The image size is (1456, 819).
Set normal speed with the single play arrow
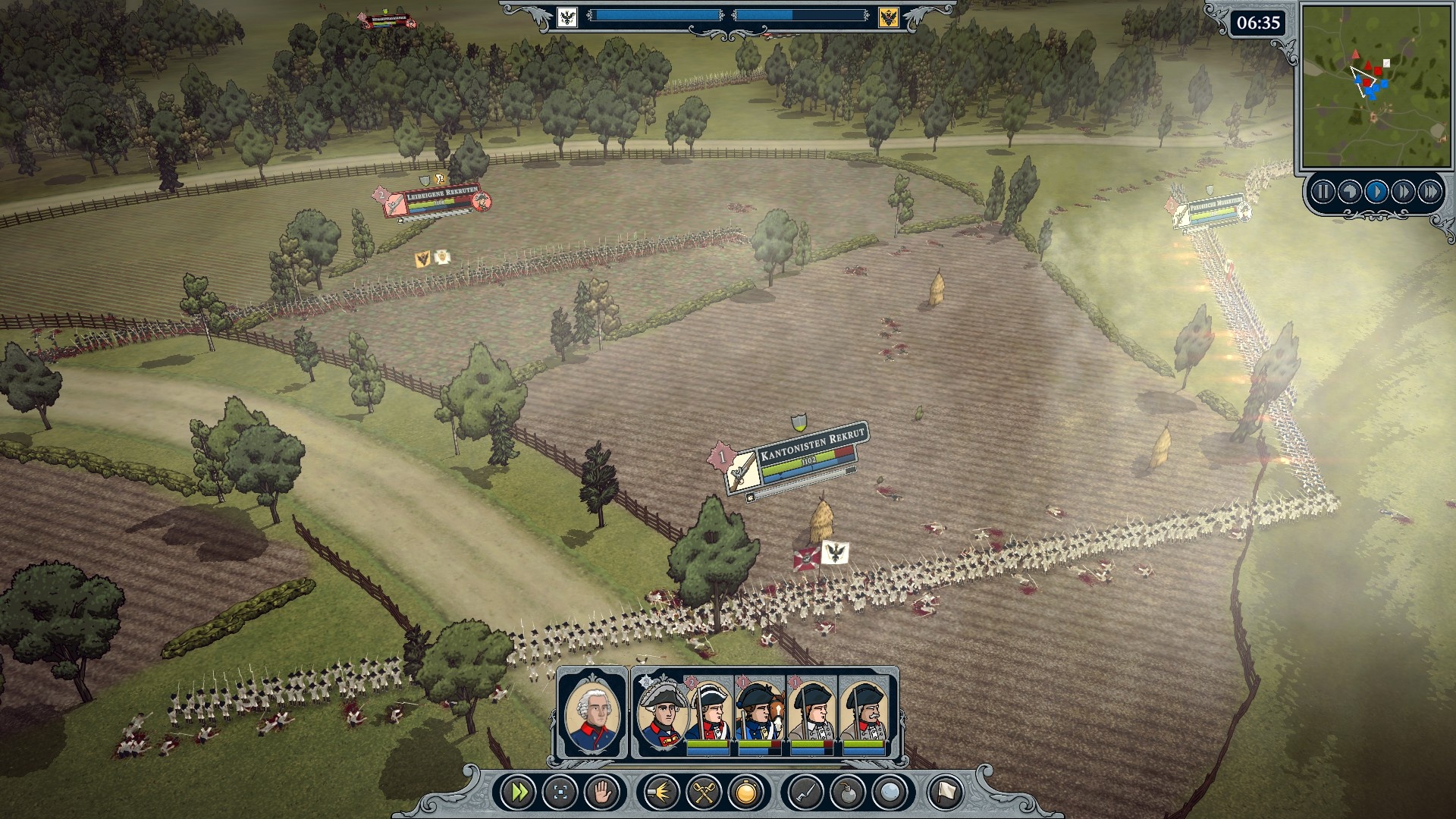[x=1376, y=192]
